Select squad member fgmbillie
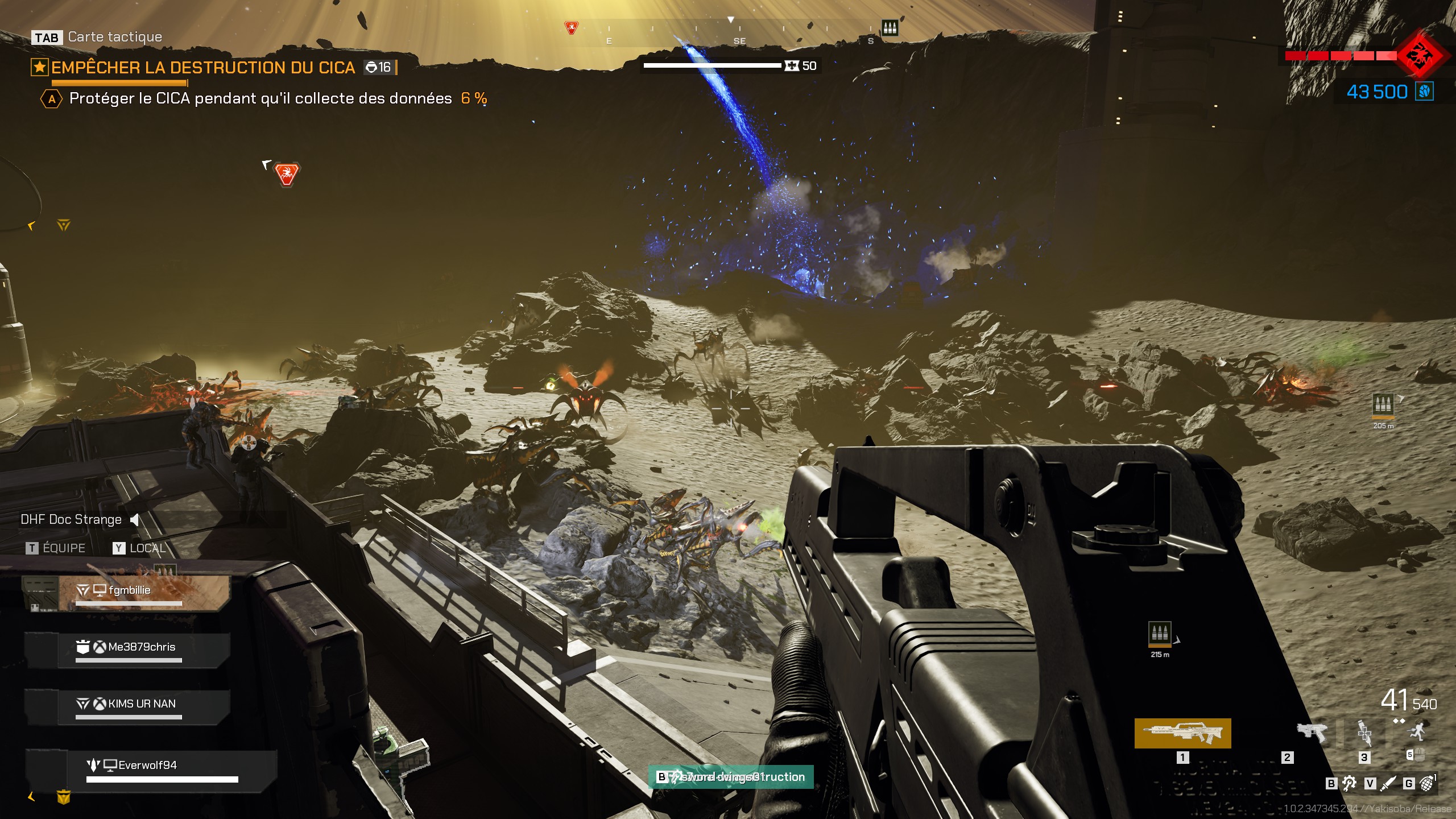This screenshot has width=1456, height=819. pyautogui.click(x=129, y=591)
